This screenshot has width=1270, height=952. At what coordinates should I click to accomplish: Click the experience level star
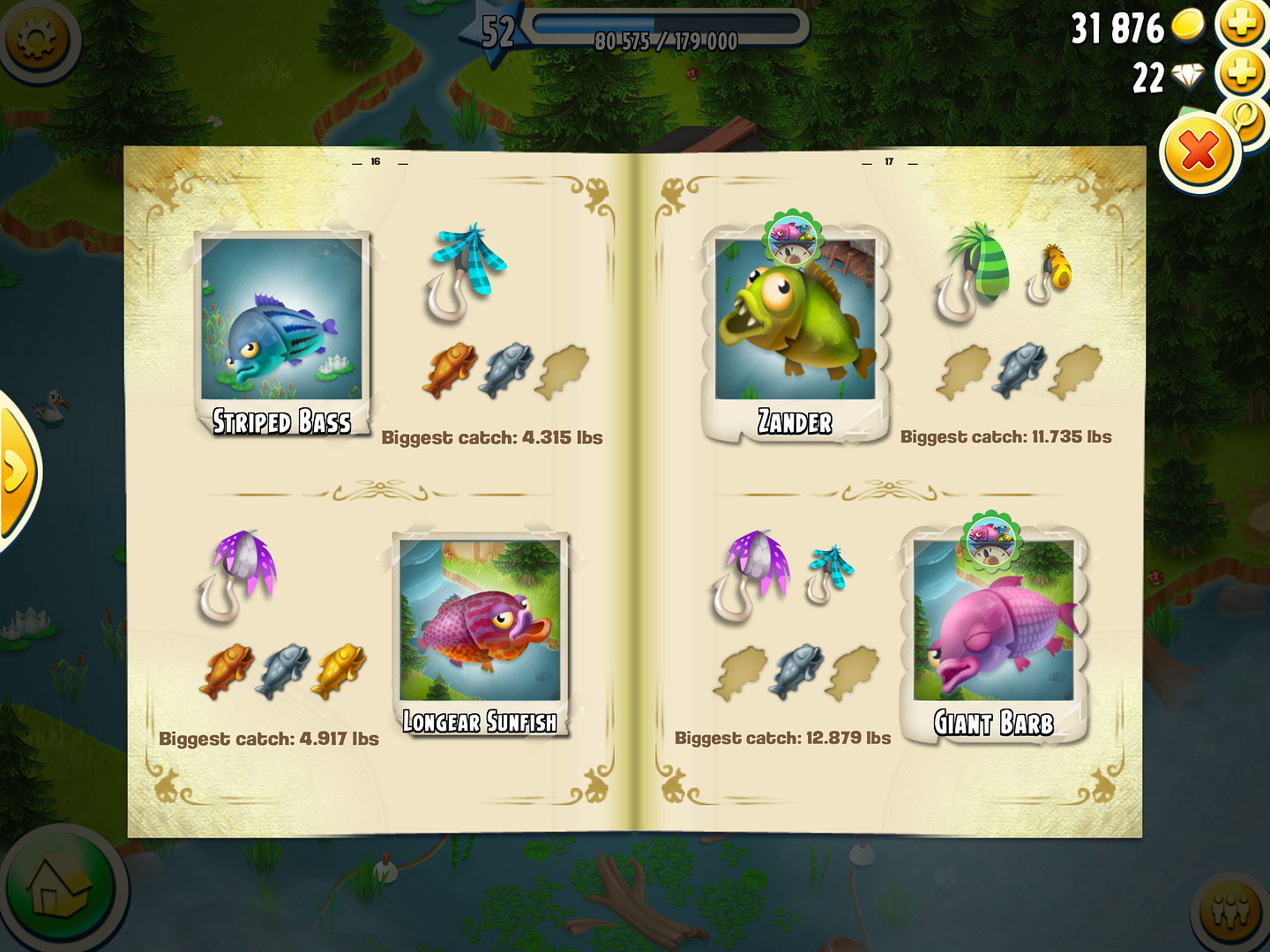(496, 33)
